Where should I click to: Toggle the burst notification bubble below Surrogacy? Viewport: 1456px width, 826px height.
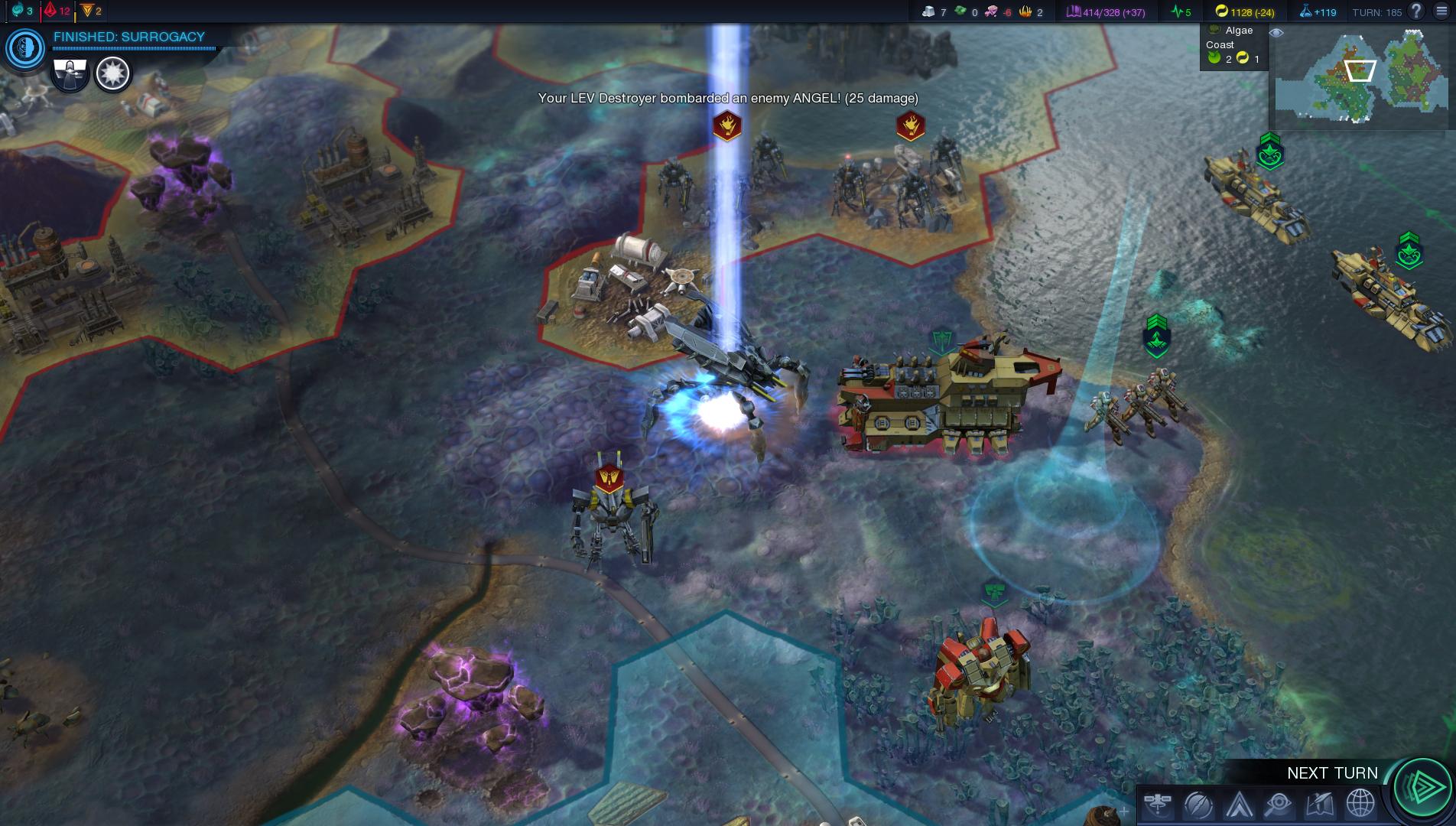tap(113, 73)
